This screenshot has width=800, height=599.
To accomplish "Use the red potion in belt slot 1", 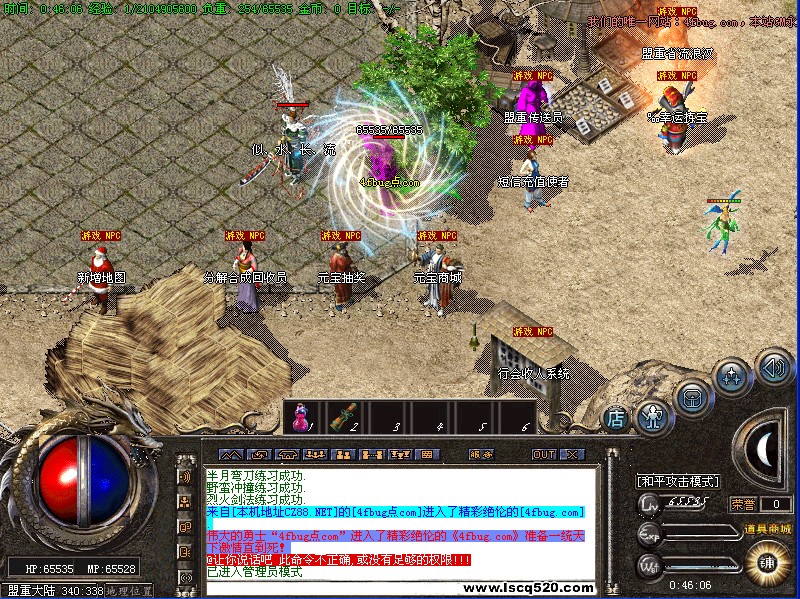I will (x=300, y=418).
